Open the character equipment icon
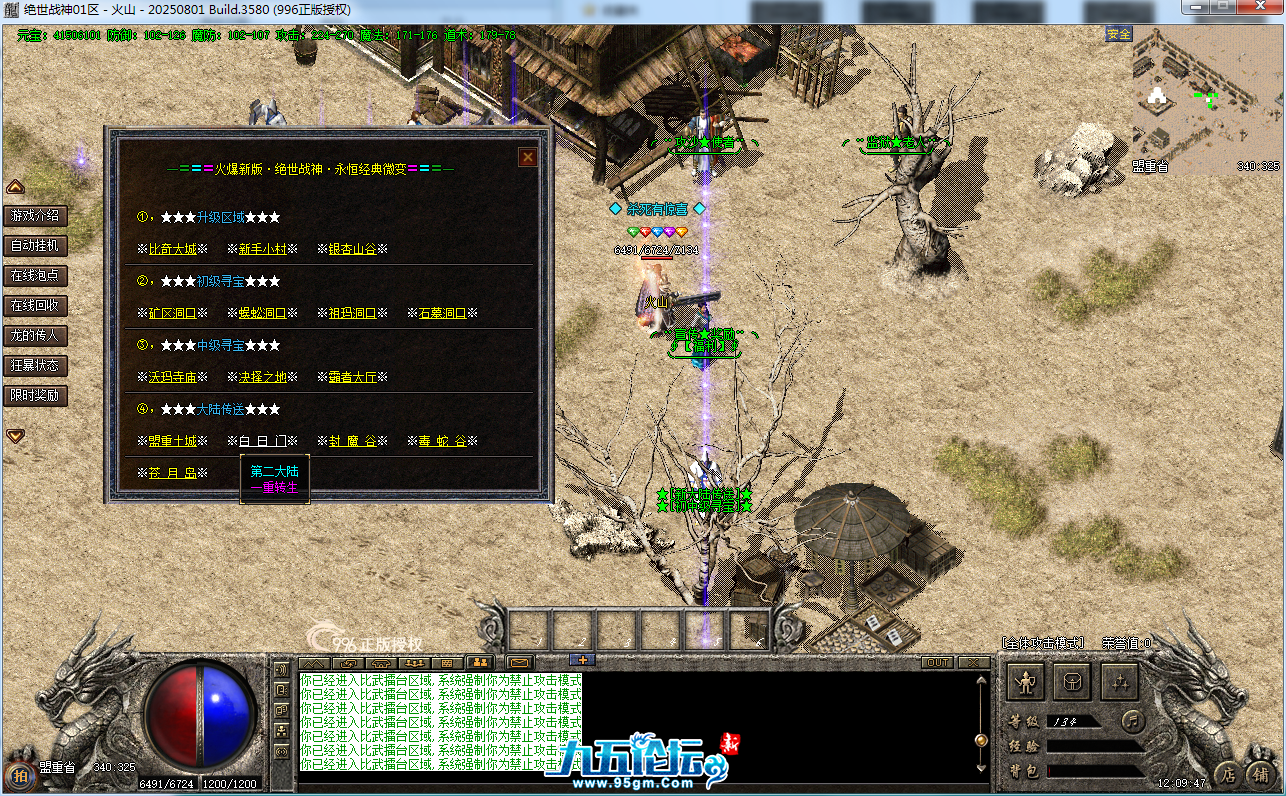1286x796 pixels. pyautogui.click(x=1025, y=683)
